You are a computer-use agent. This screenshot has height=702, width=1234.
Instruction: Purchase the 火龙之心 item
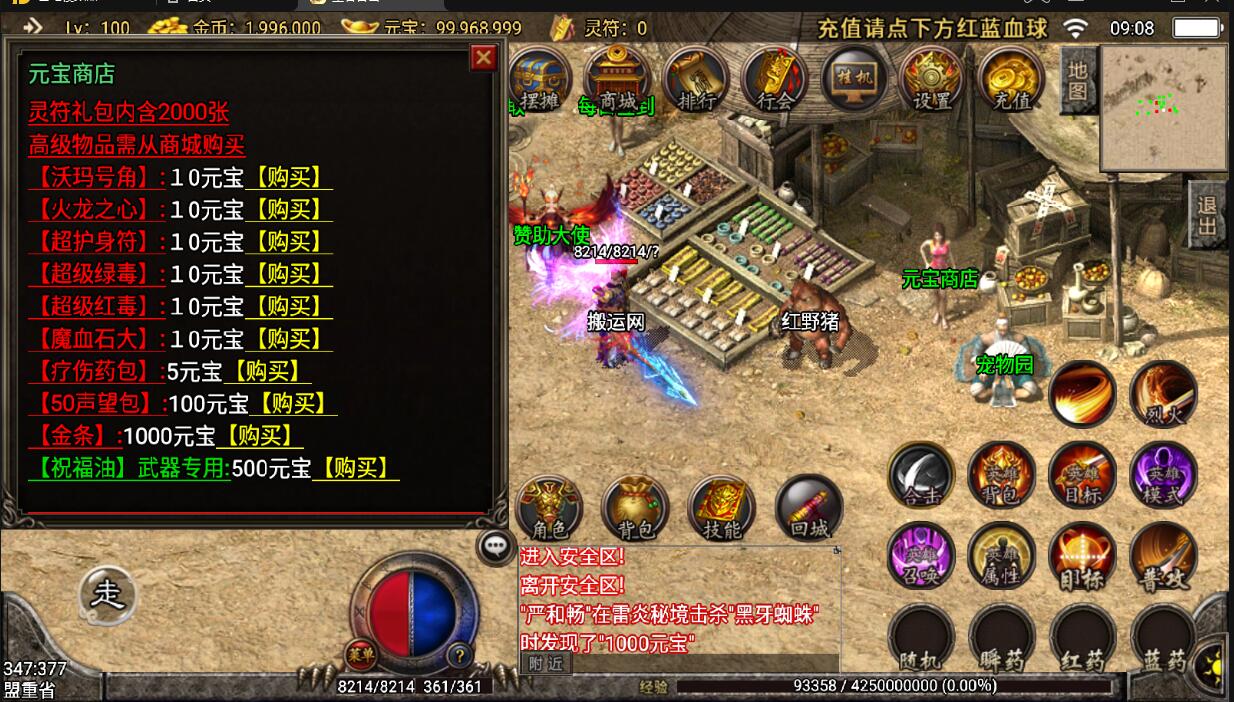coord(289,210)
